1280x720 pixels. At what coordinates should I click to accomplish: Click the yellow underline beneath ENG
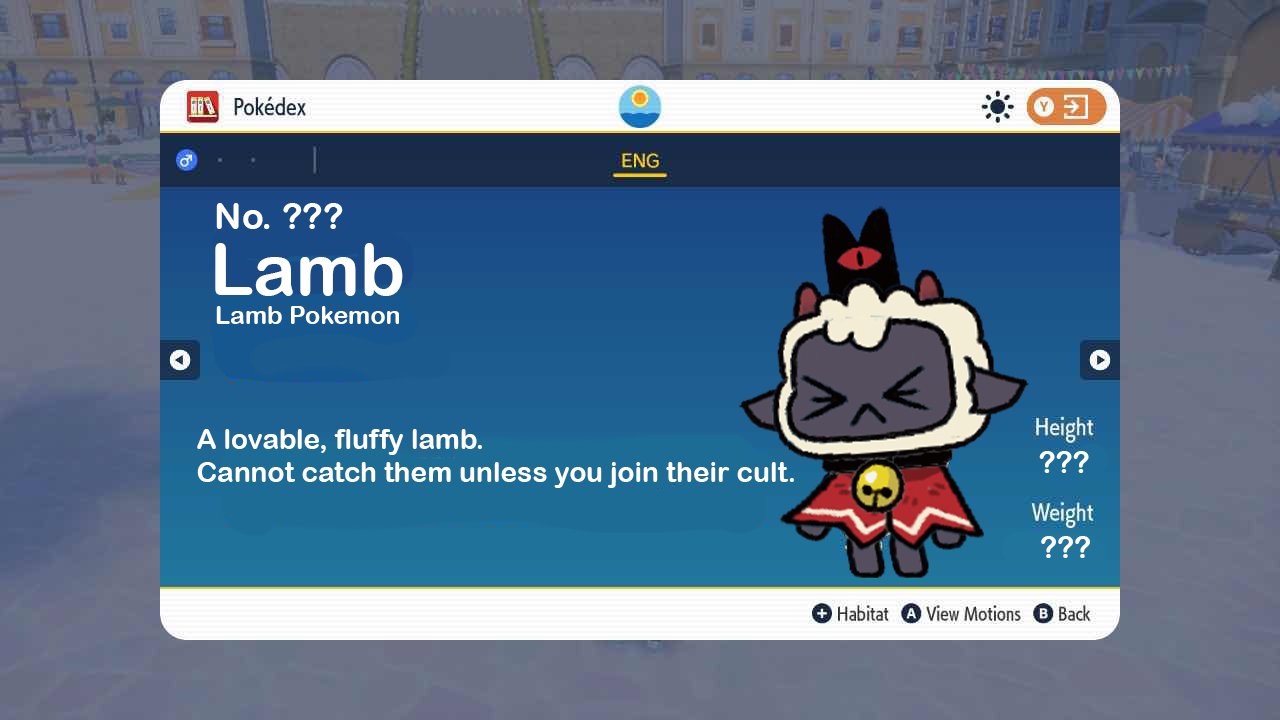click(640, 175)
